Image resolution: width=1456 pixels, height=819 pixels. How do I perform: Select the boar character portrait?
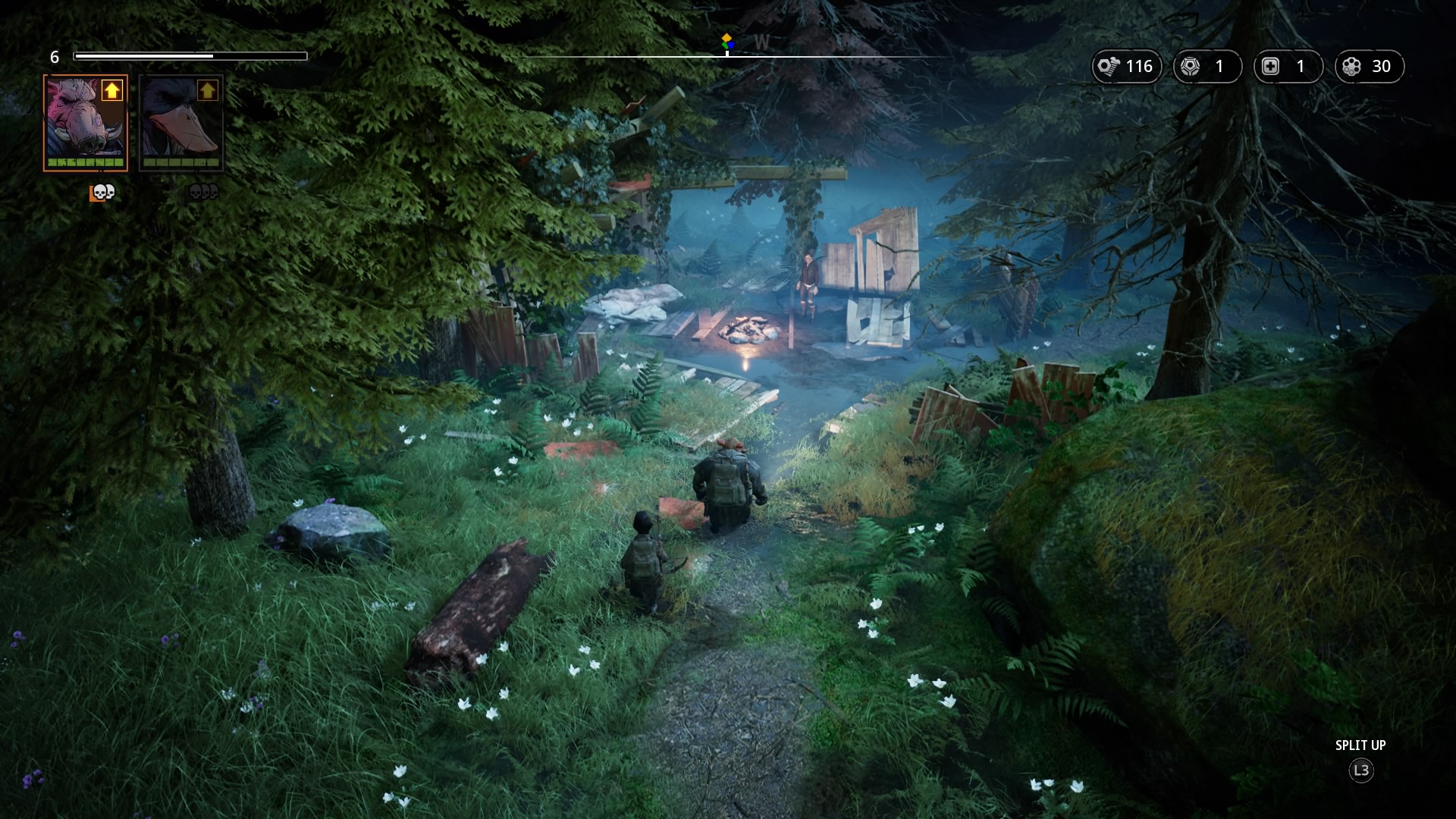[85, 123]
